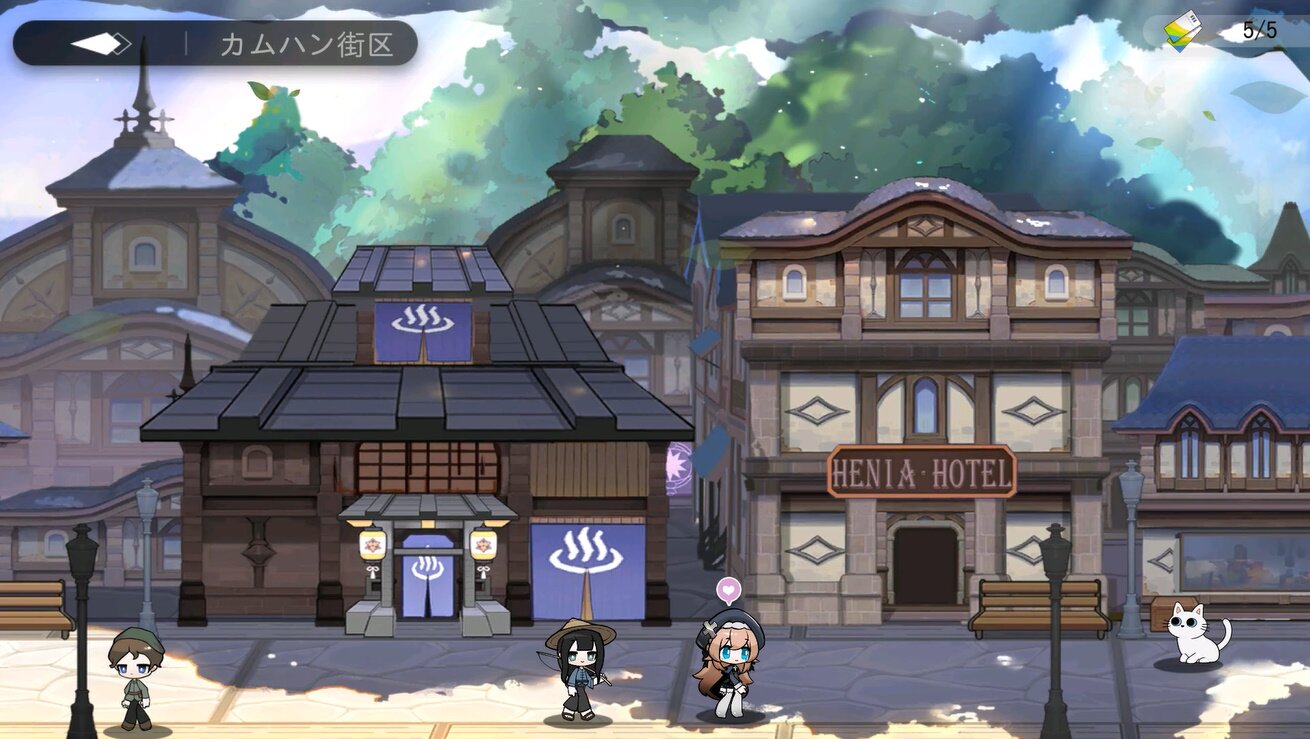The width and height of the screenshot is (1310, 739).
Task: Open the stacked ticket cards icon
Action: pyautogui.click(x=1183, y=31)
